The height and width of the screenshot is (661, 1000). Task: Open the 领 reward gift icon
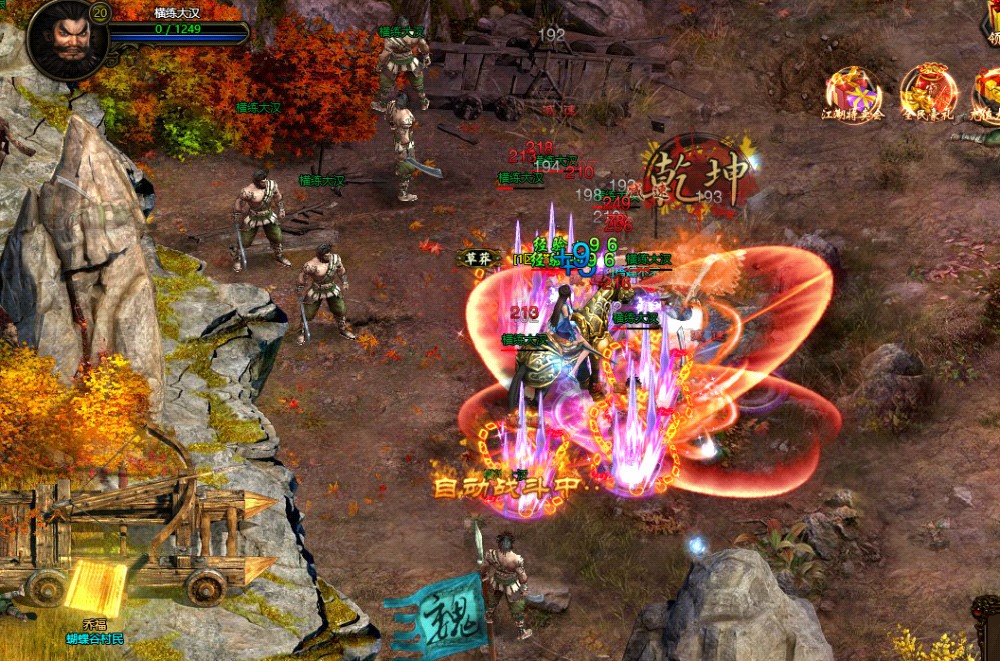991,22
